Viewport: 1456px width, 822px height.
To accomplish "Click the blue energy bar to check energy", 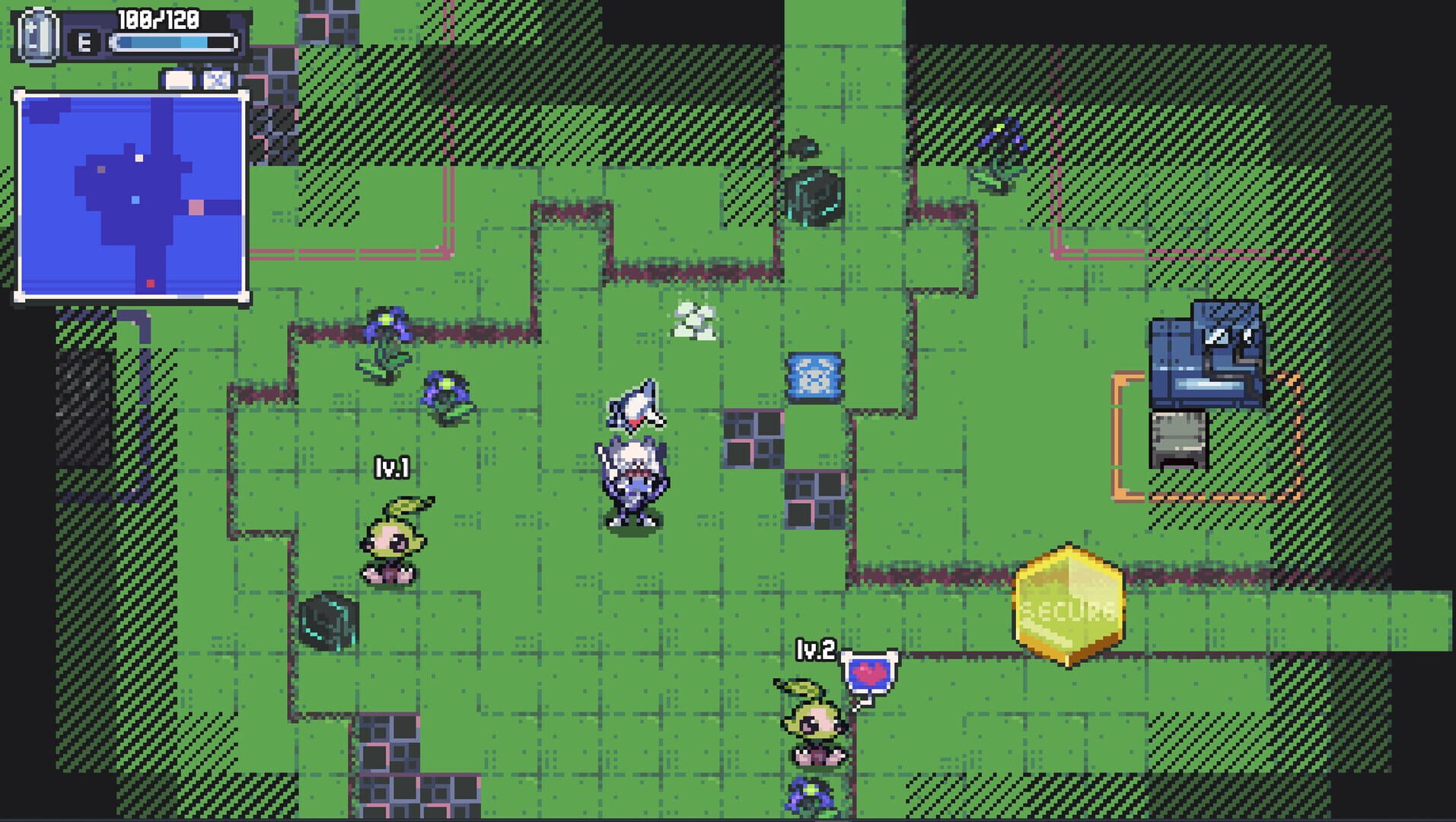I will point(171,43).
